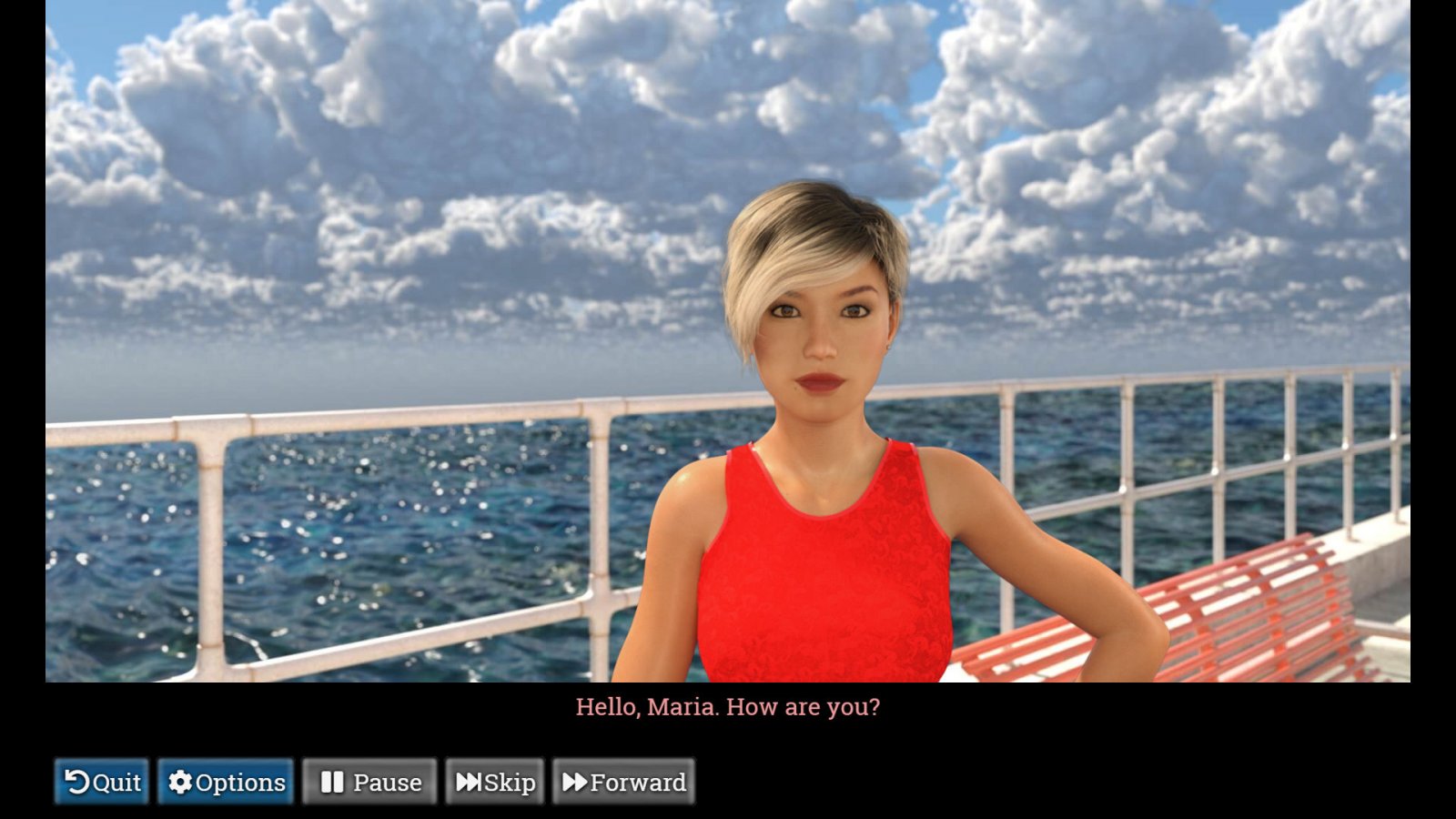This screenshot has height=819, width=1456.
Task: Click the pause bars icon on the Pause button
Action: (x=332, y=782)
